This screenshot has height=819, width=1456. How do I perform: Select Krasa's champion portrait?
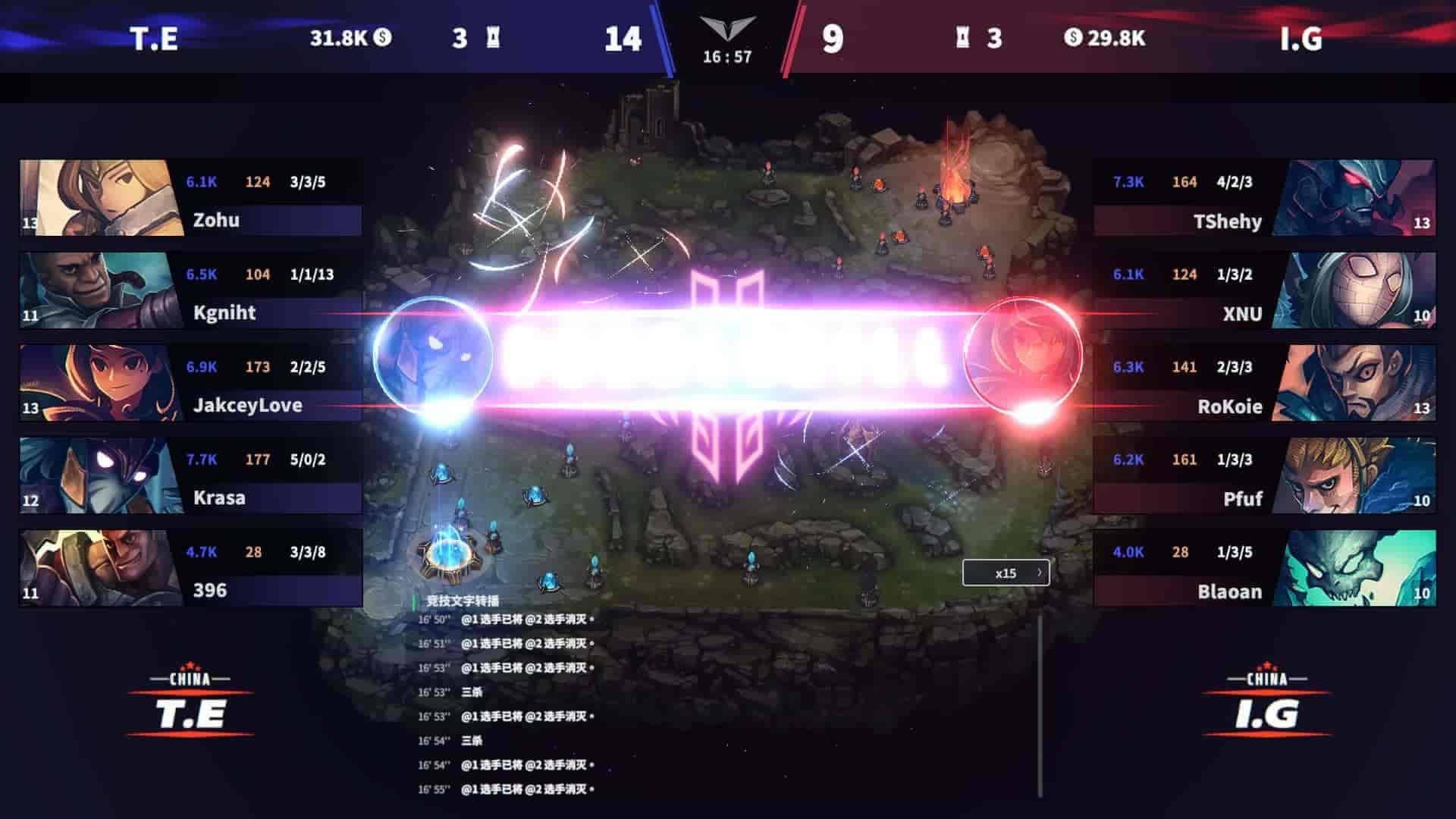[x=97, y=475]
